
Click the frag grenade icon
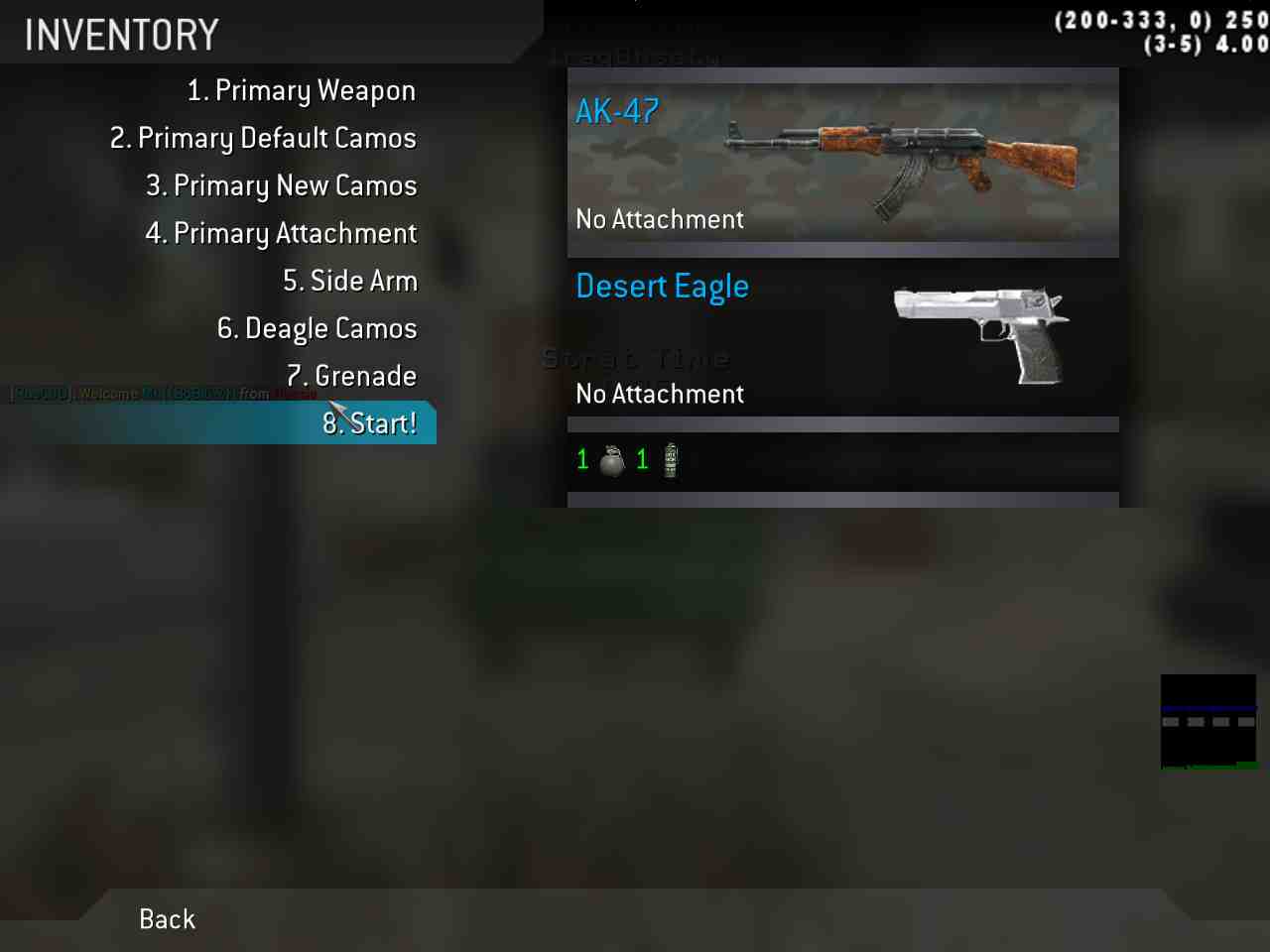612,460
